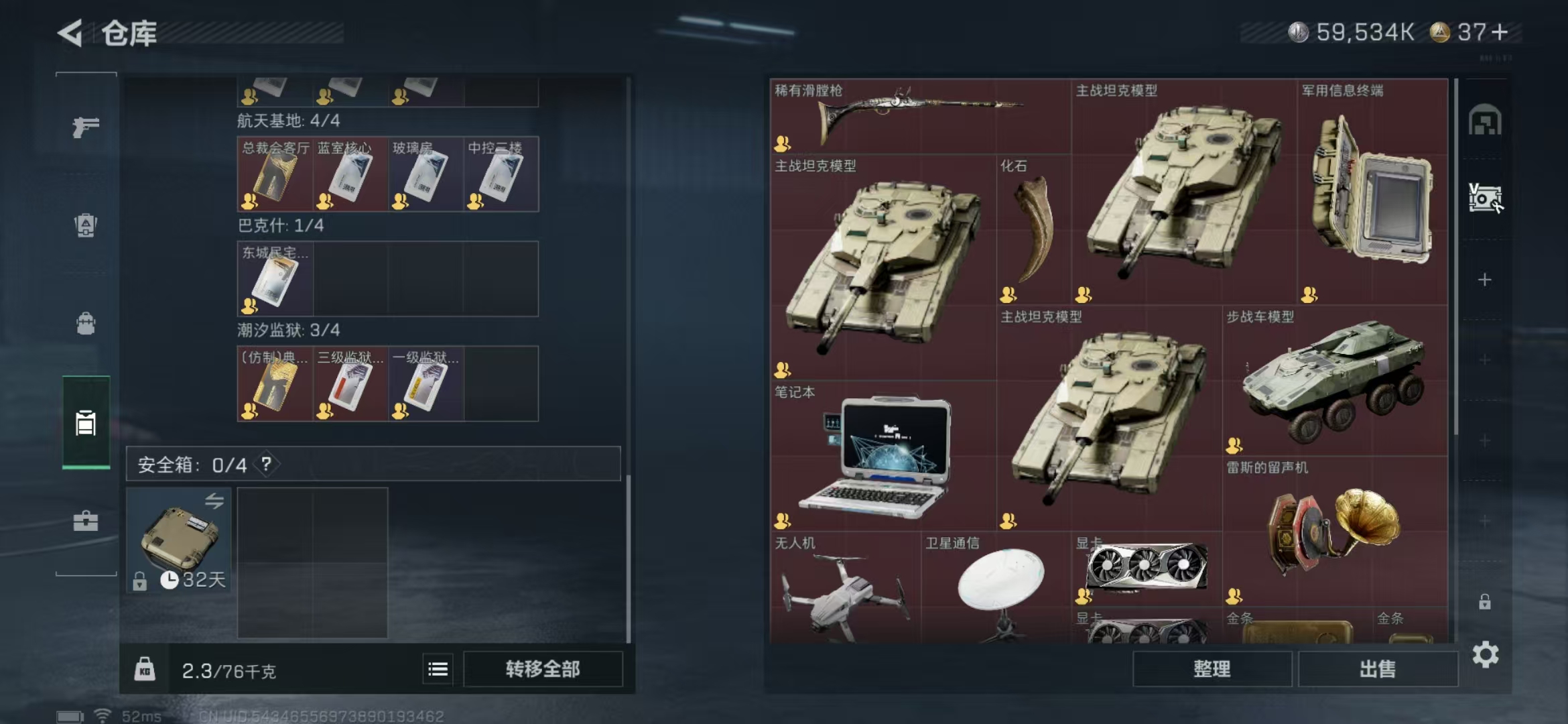Choose the 步战车模型 armored vehicle model

tap(1333, 381)
